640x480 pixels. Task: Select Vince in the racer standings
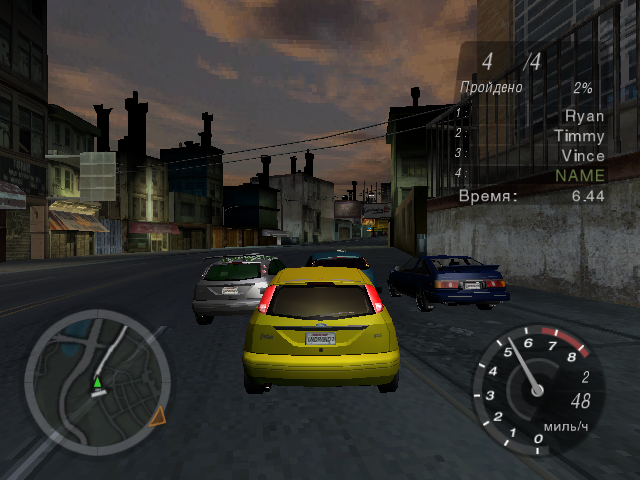[x=582, y=156]
